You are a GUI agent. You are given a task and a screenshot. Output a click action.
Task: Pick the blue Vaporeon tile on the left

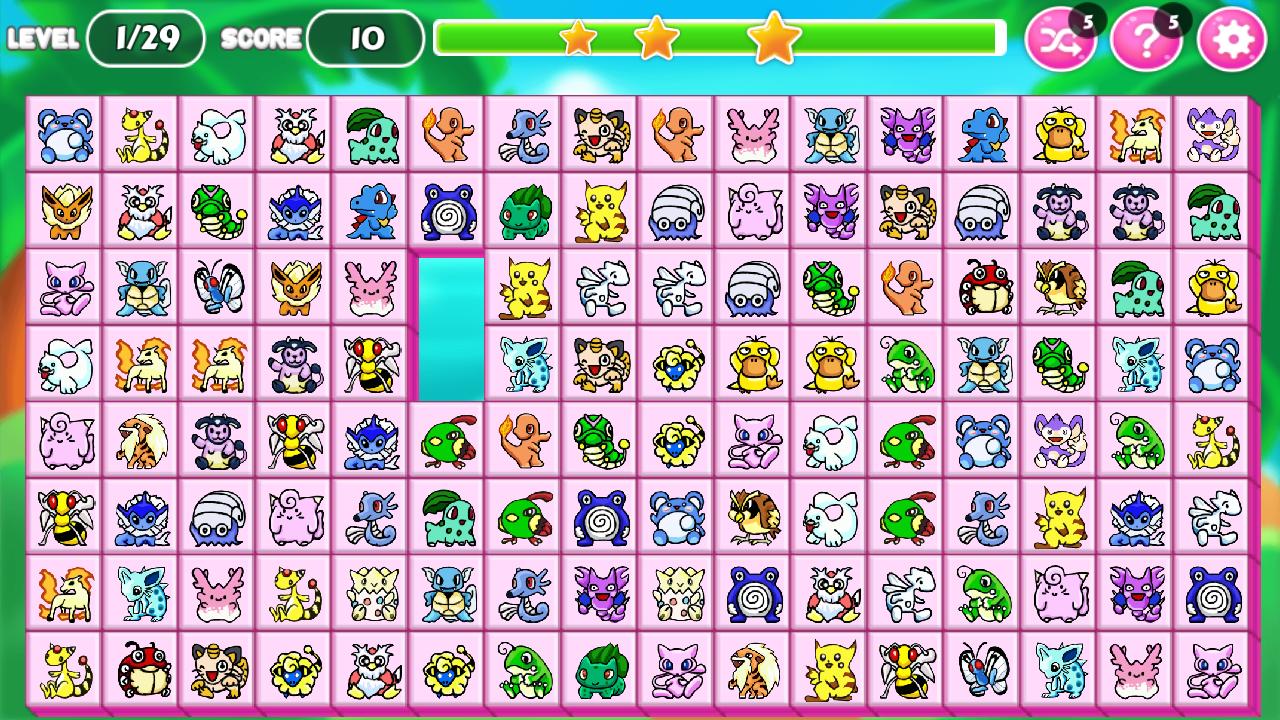click(x=294, y=210)
